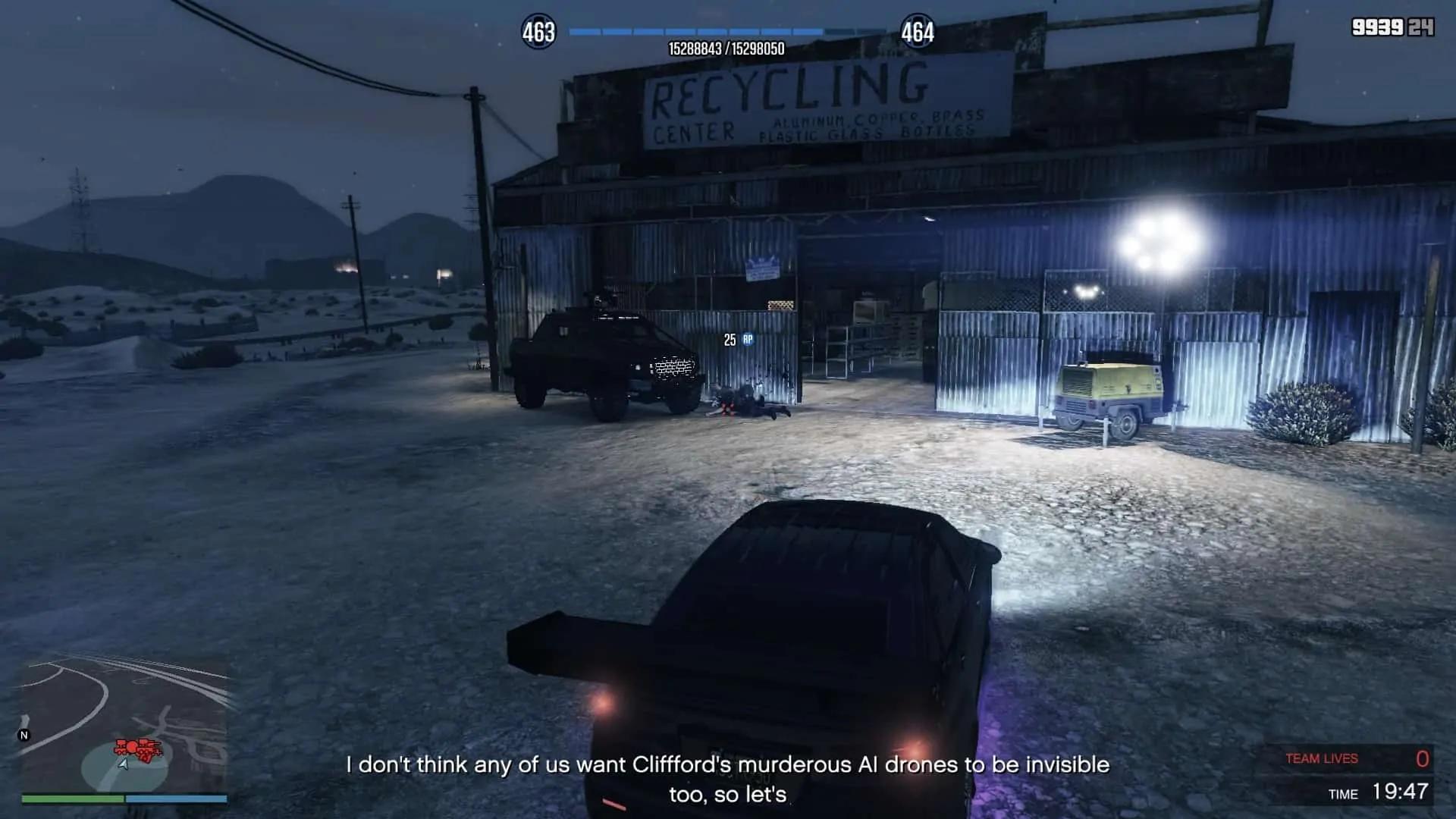Select the blue RP icon next to 25

pyautogui.click(x=748, y=341)
